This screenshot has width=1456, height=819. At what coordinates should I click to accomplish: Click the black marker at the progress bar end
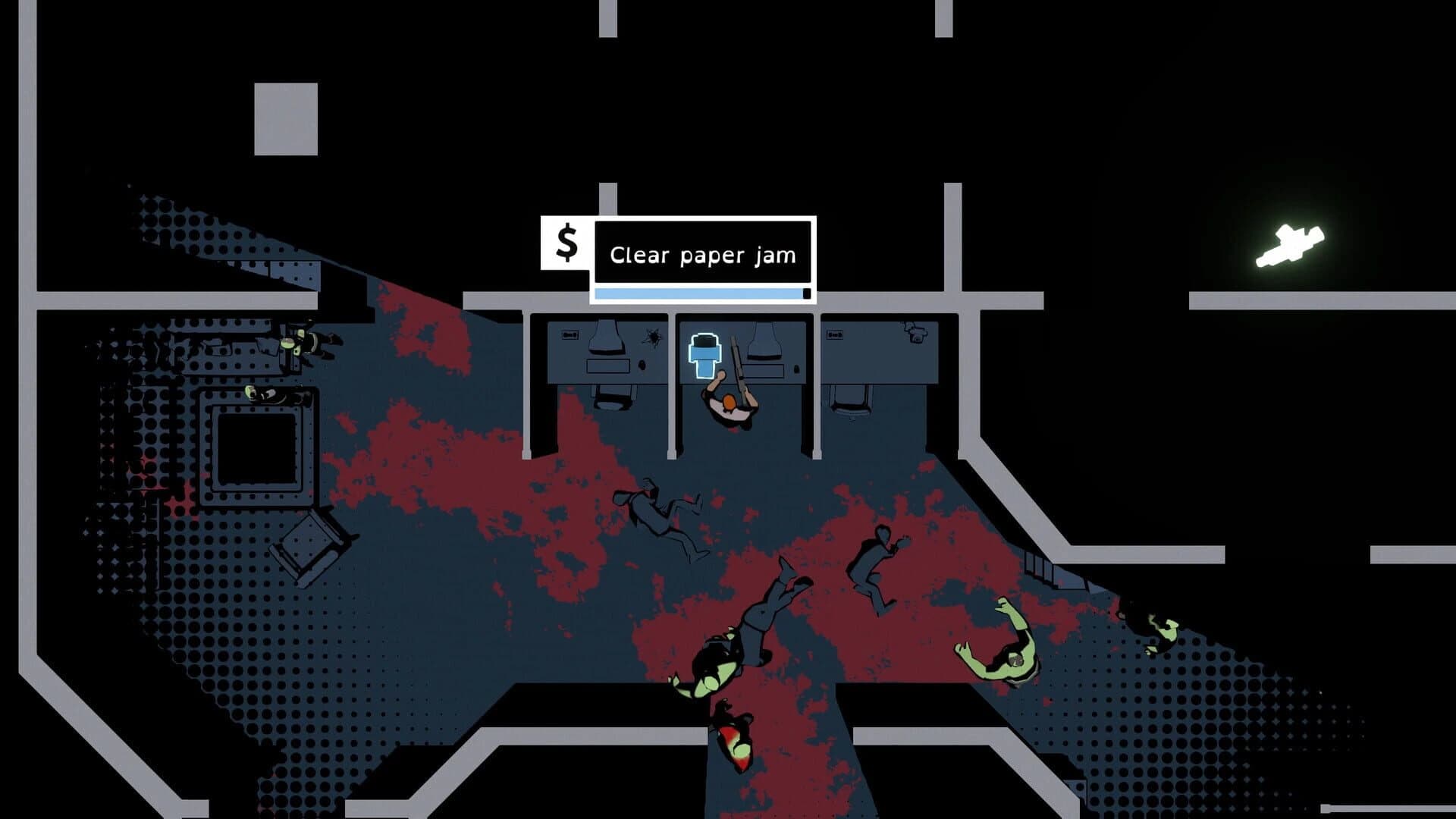(x=805, y=291)
